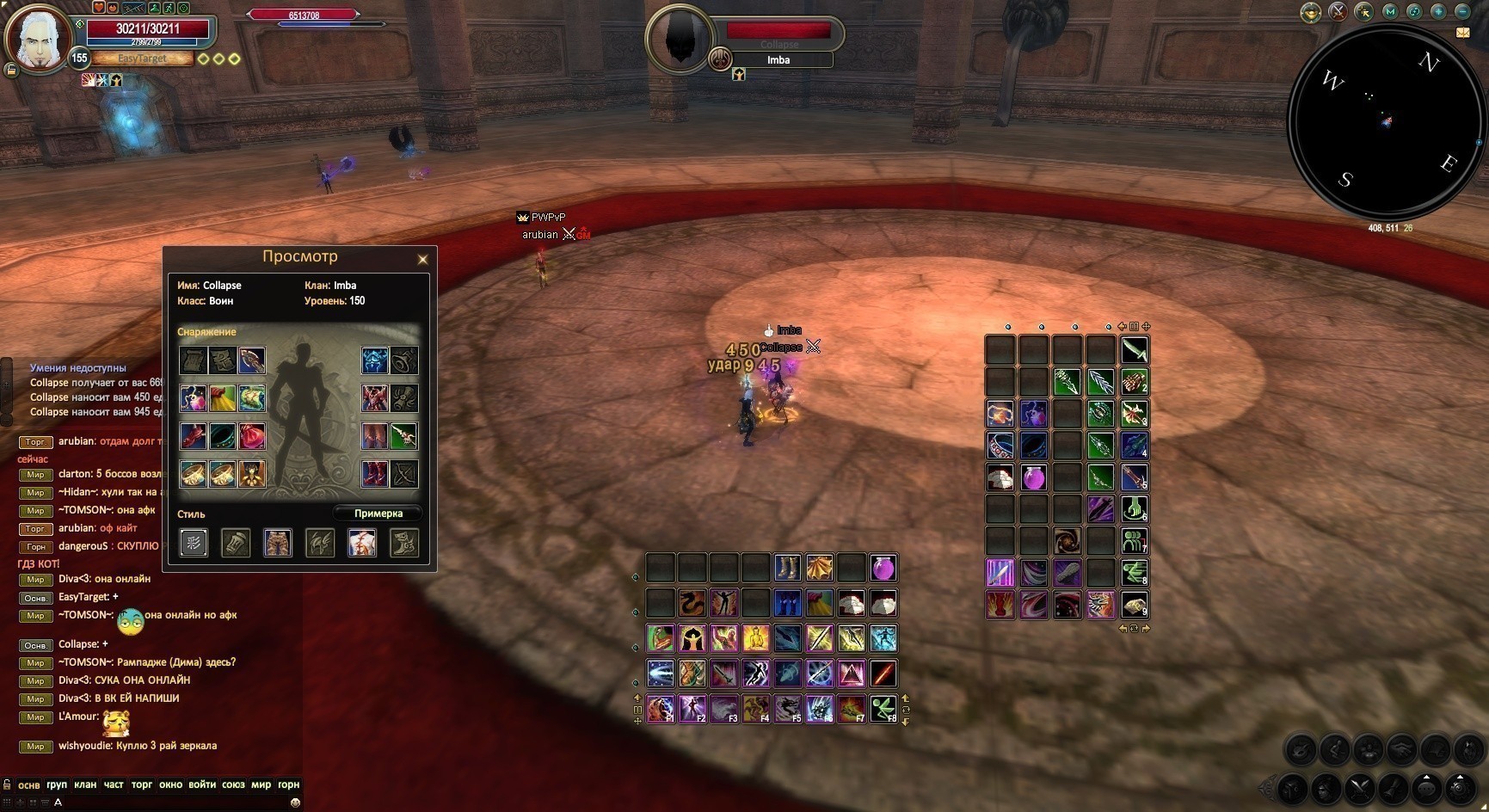Select the winged figure equipment slot
The height and width of the screenshot is (812, 1489).
(x=252, y=474)
